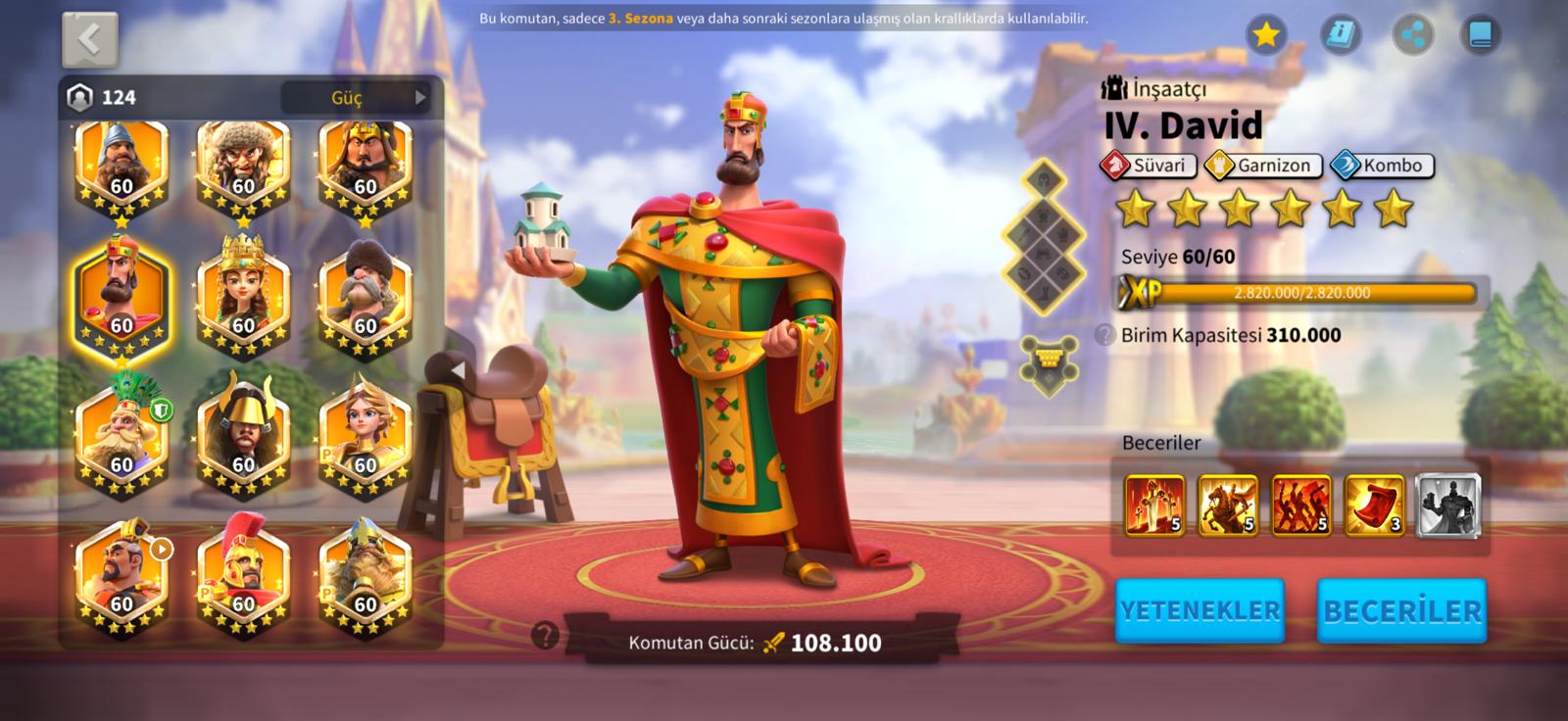View the cavalry horse rider skill icon
The width and height of the screenshot is (1568, 721).
click(x=1227, y=505)
